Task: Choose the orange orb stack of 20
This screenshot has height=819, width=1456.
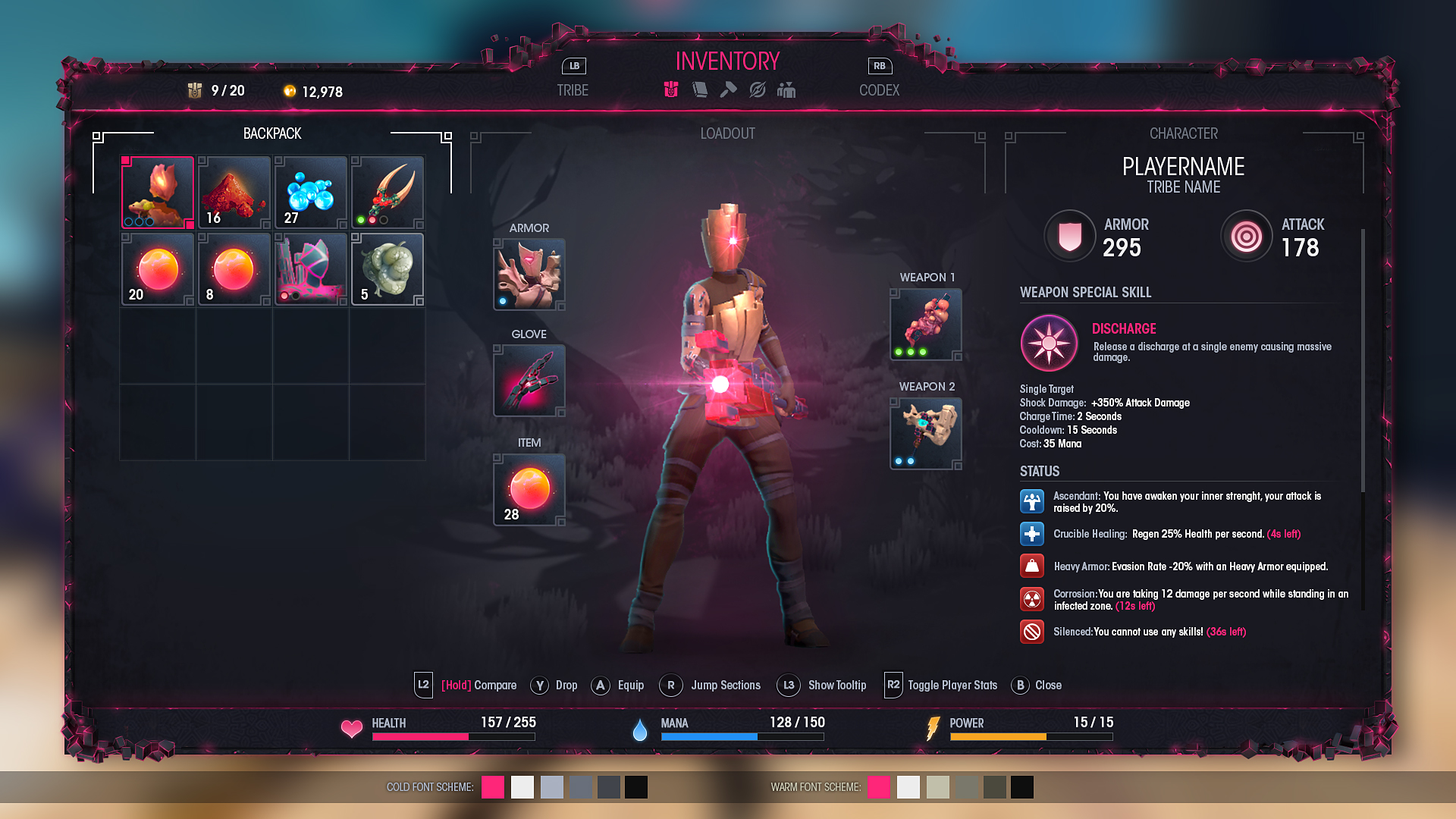Action: [x=158, y=269]
